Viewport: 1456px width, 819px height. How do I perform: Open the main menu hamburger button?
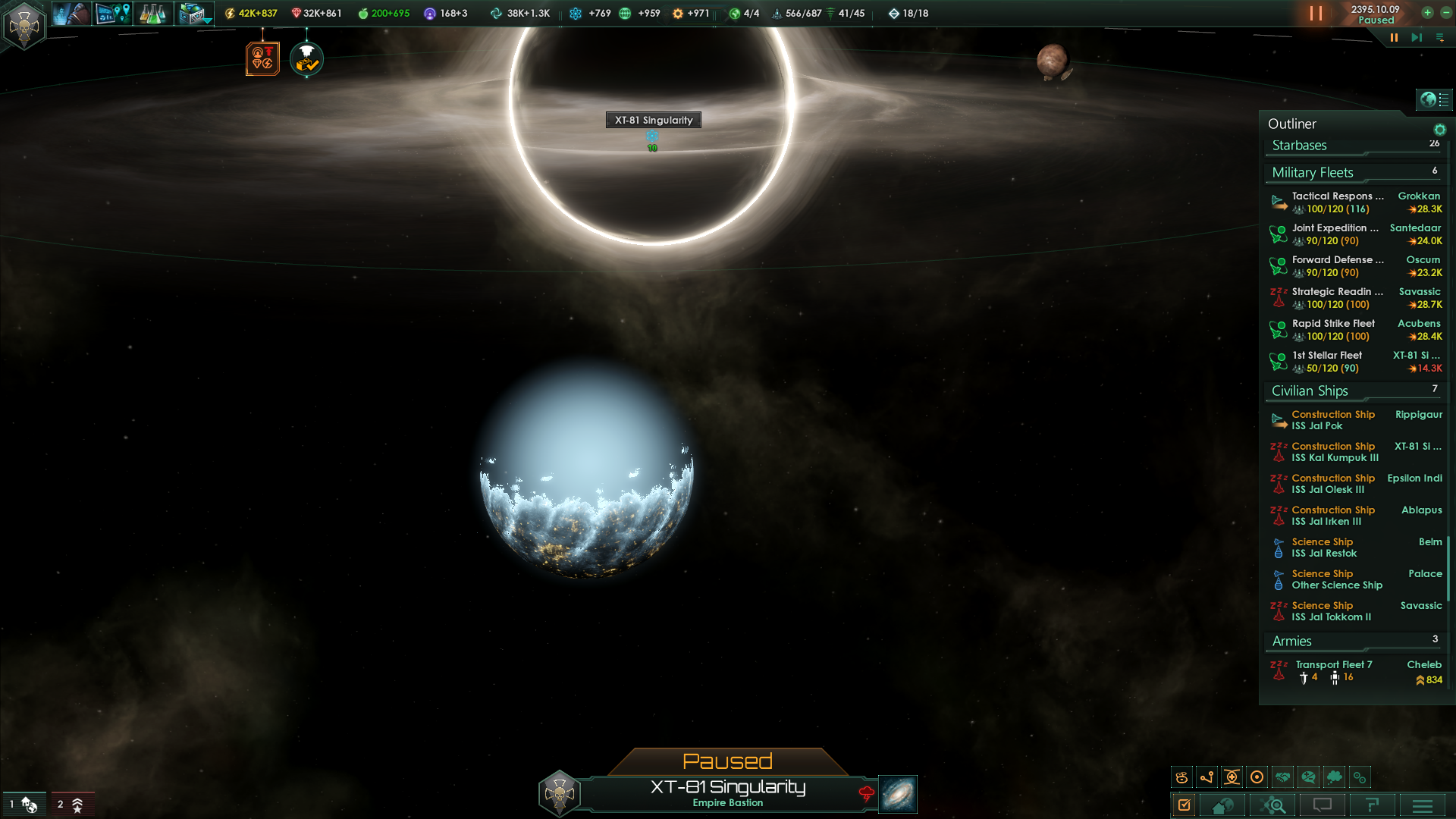[1423, 805]
